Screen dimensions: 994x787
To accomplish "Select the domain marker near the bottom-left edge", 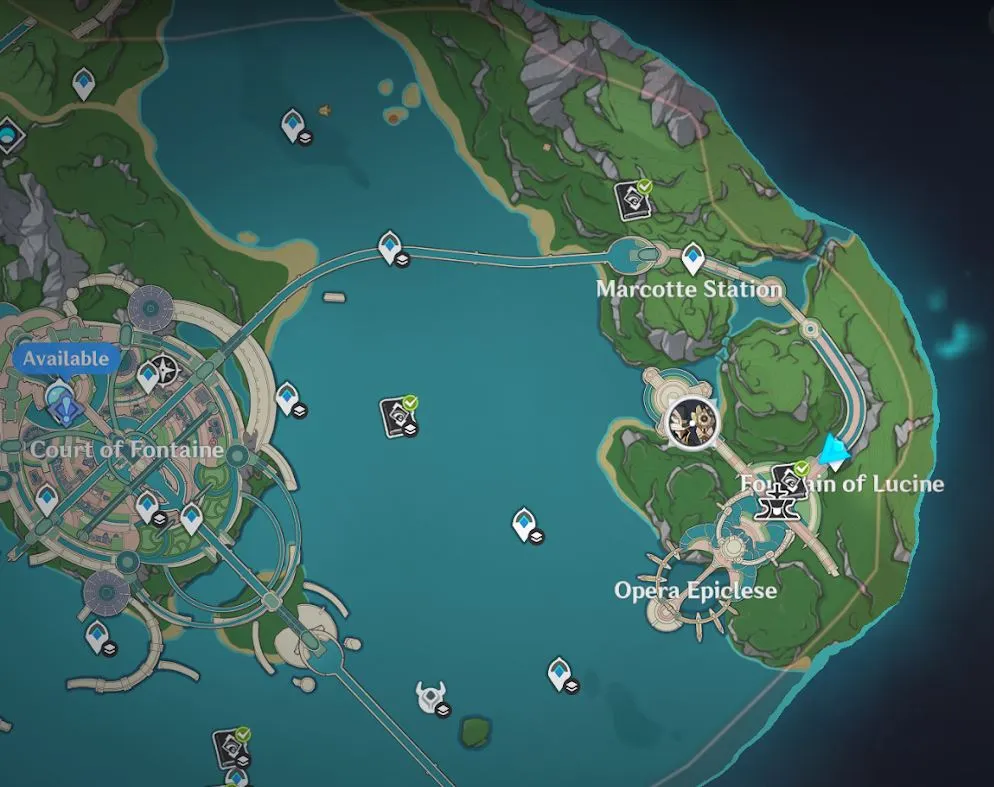I will click(231, 747).
